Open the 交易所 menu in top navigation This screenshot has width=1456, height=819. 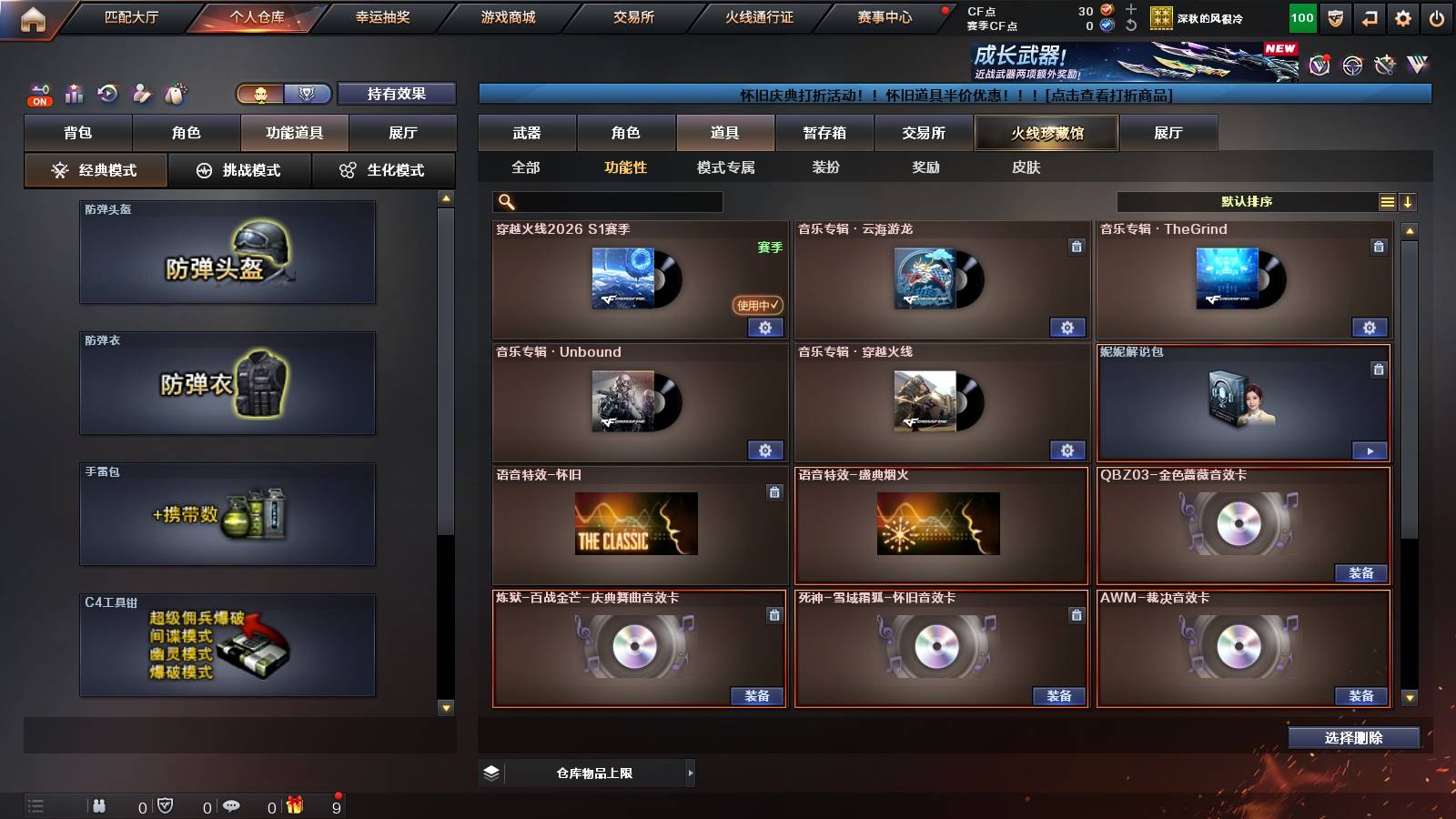click(630, 15)
